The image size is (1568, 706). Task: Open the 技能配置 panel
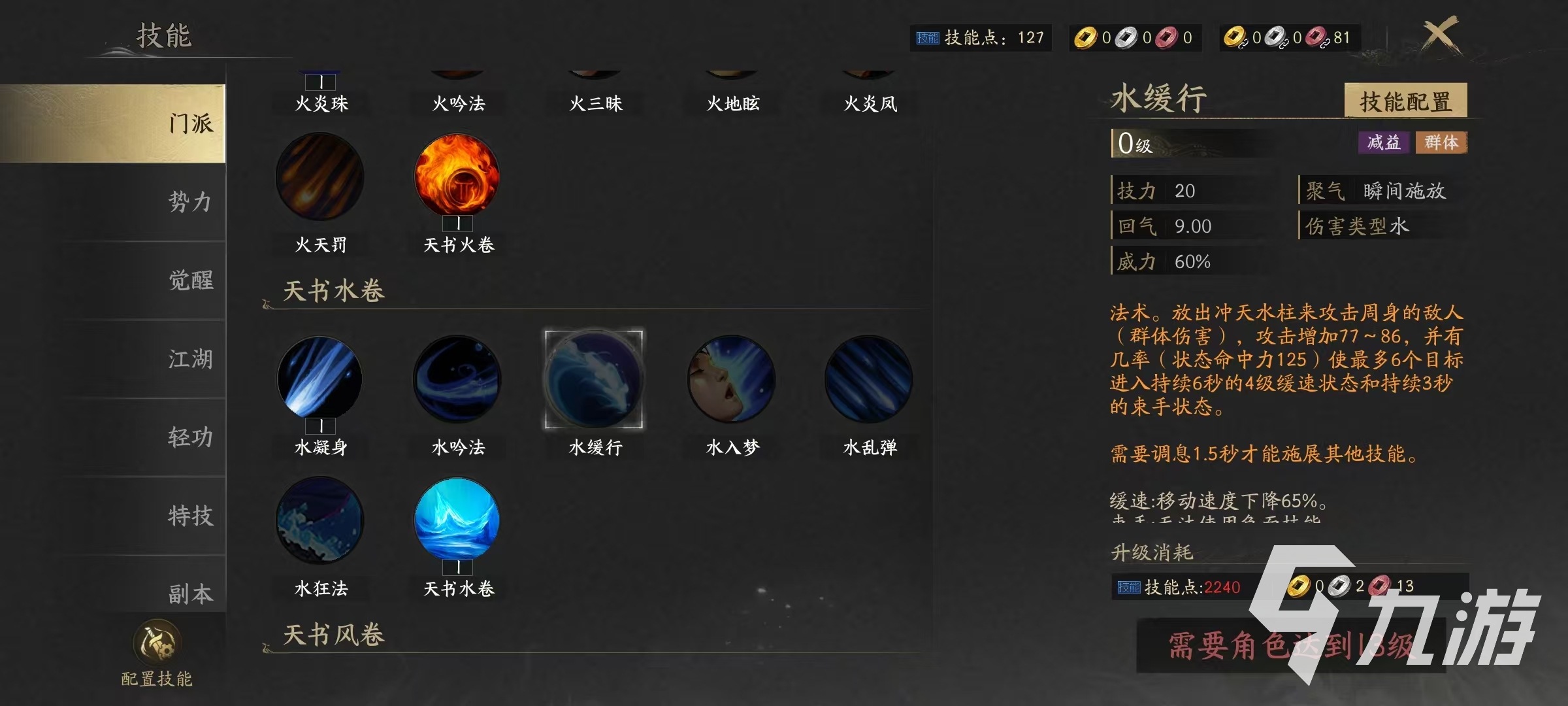pos(1405,101)
